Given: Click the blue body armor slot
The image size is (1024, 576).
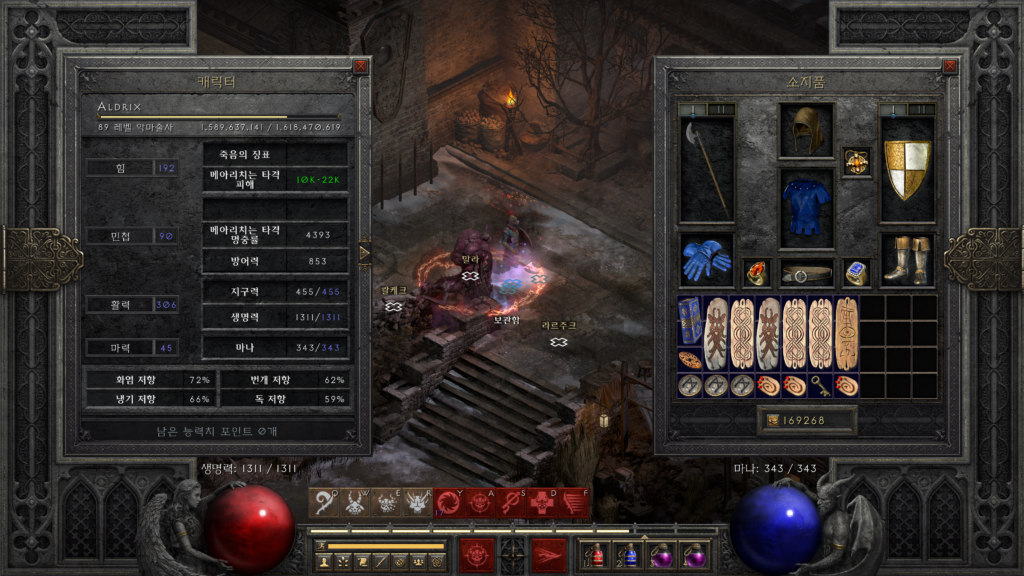Looking at the screenshot, I should (806, 207).
